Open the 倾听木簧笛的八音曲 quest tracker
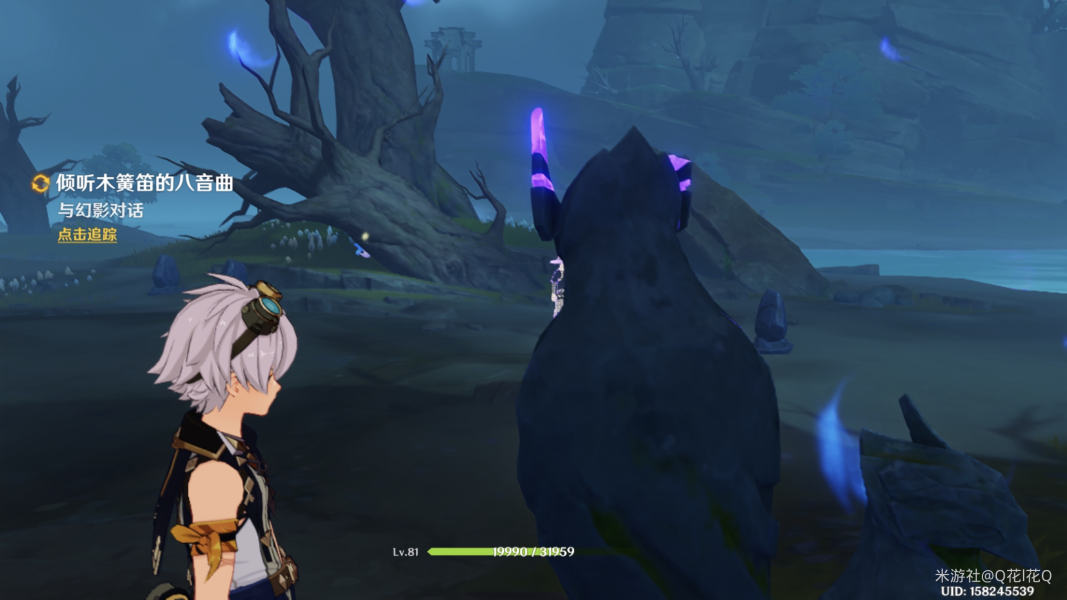Image resolution: width=1067 pixels, height=600 pixels. [x=144, y=183]
